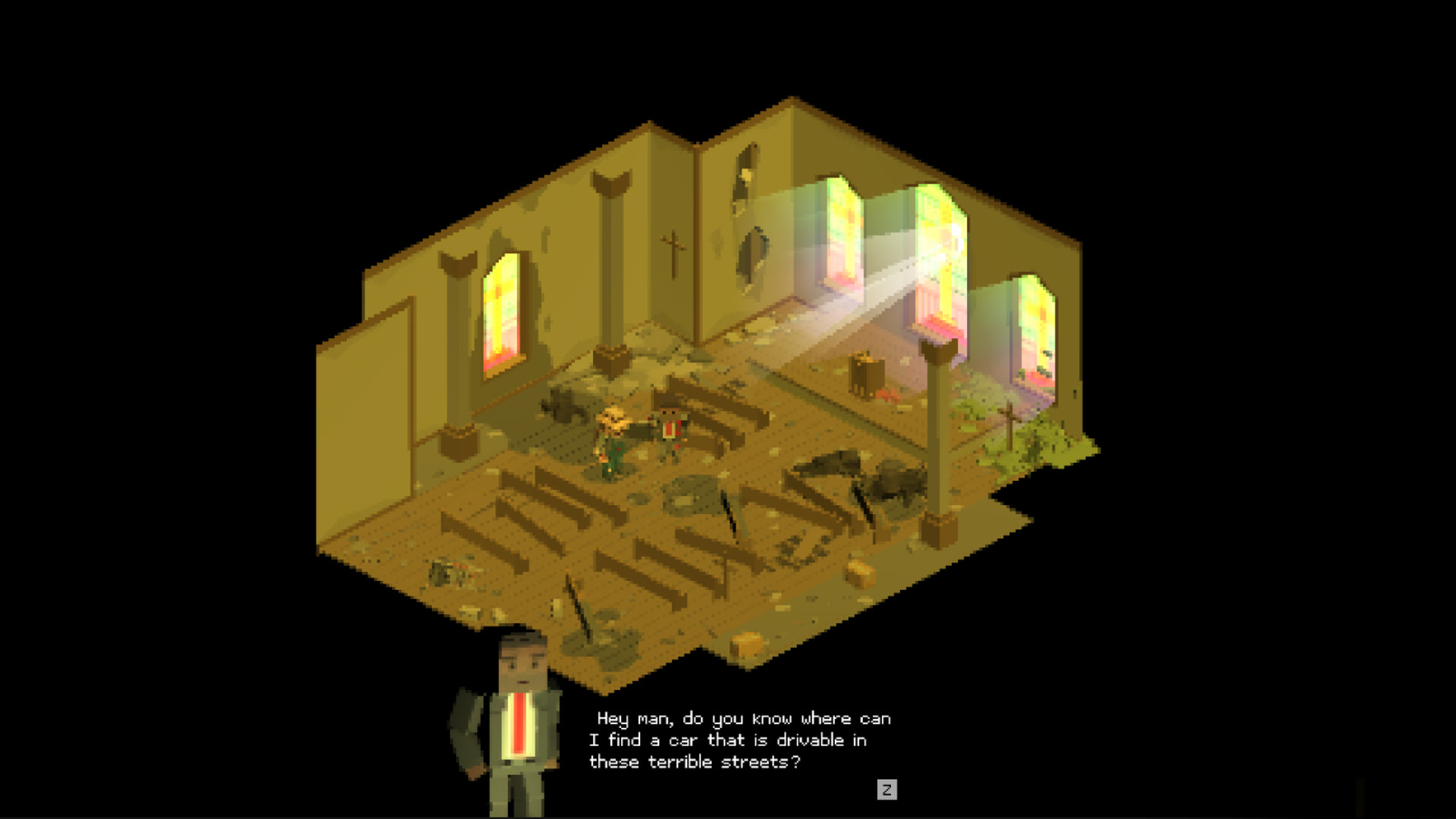This screenshot has height=819, width=1456.
Task: Click the dialogue line about finding a car
Action: (728, 740)
